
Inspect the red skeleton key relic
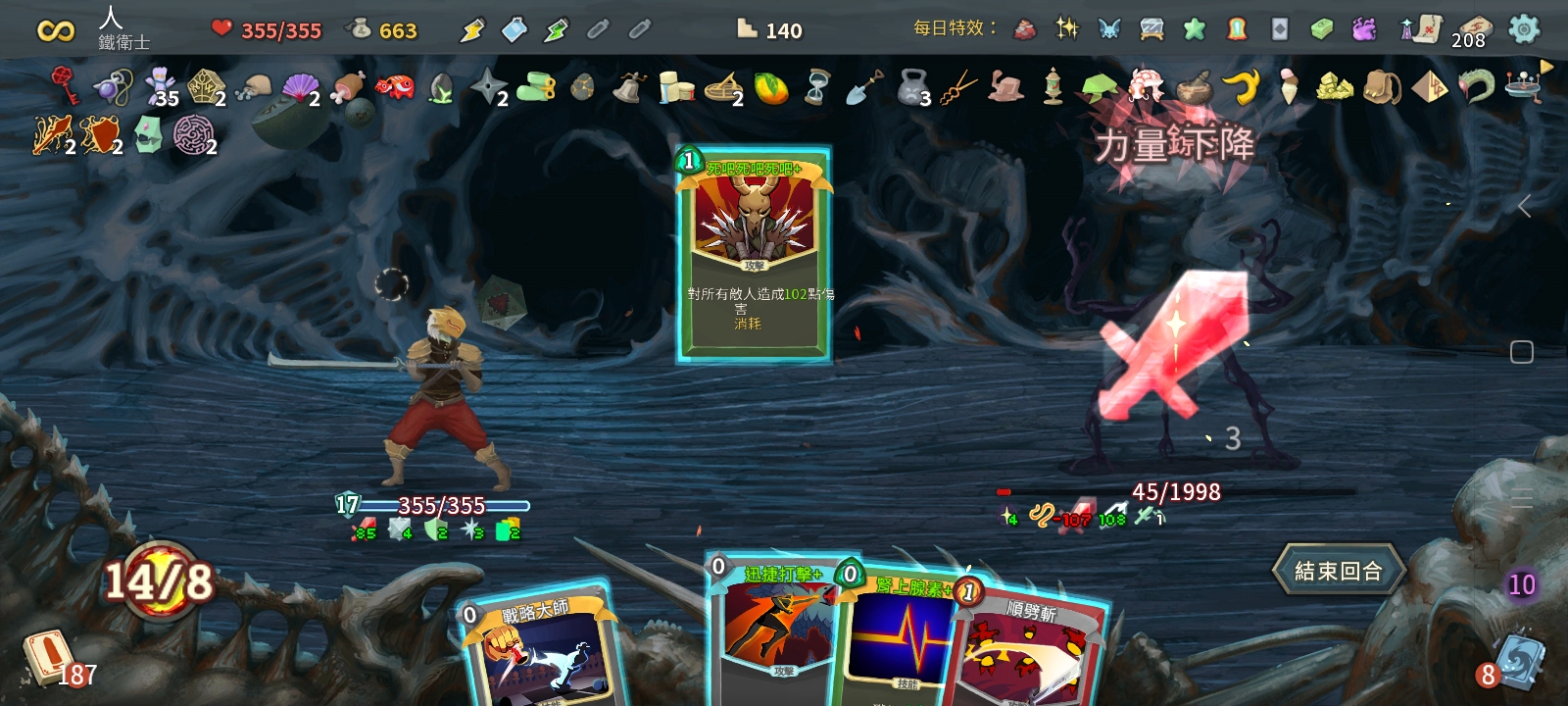click(65, 85)
